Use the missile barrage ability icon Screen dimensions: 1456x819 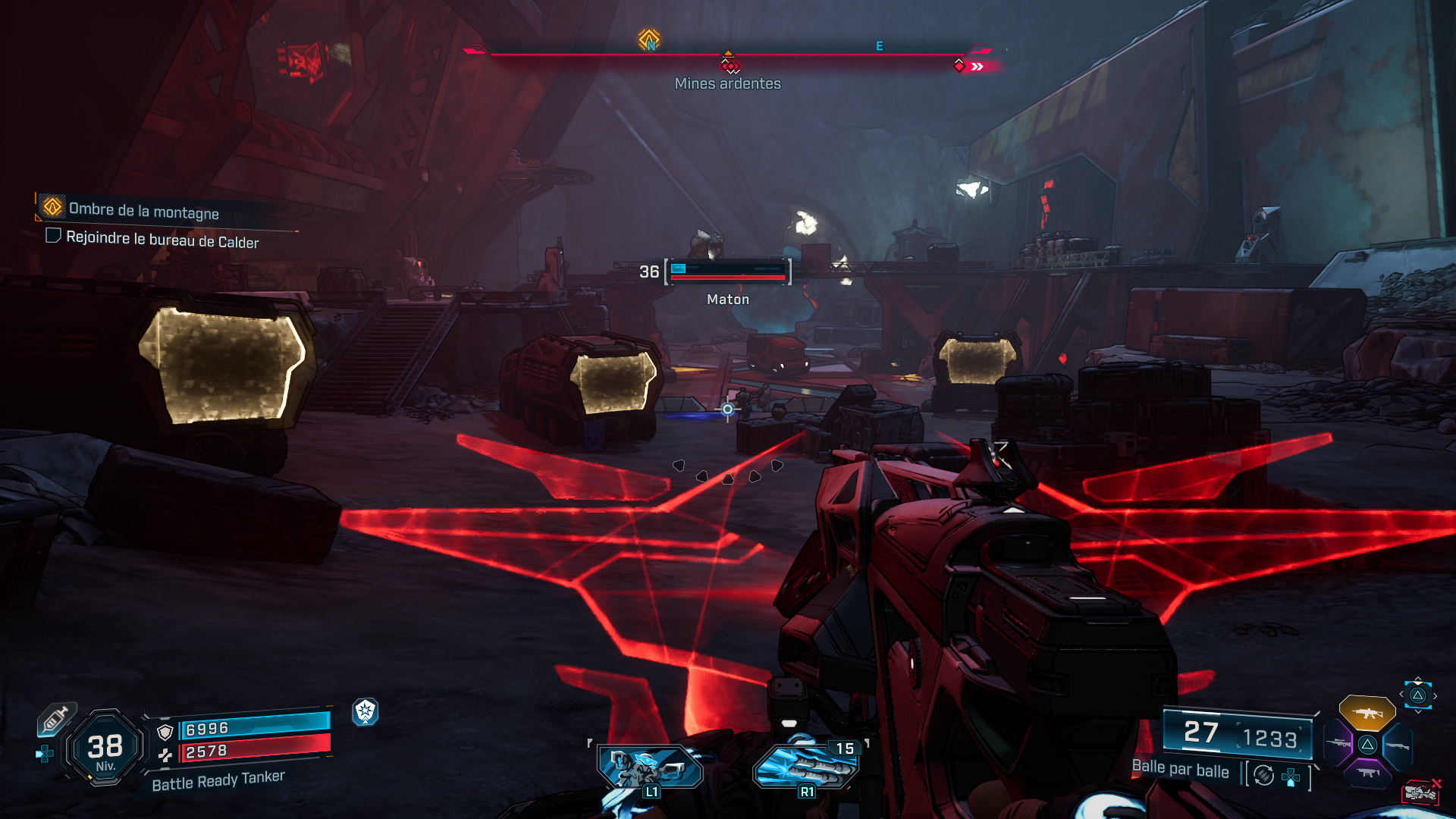pos(805,767)
